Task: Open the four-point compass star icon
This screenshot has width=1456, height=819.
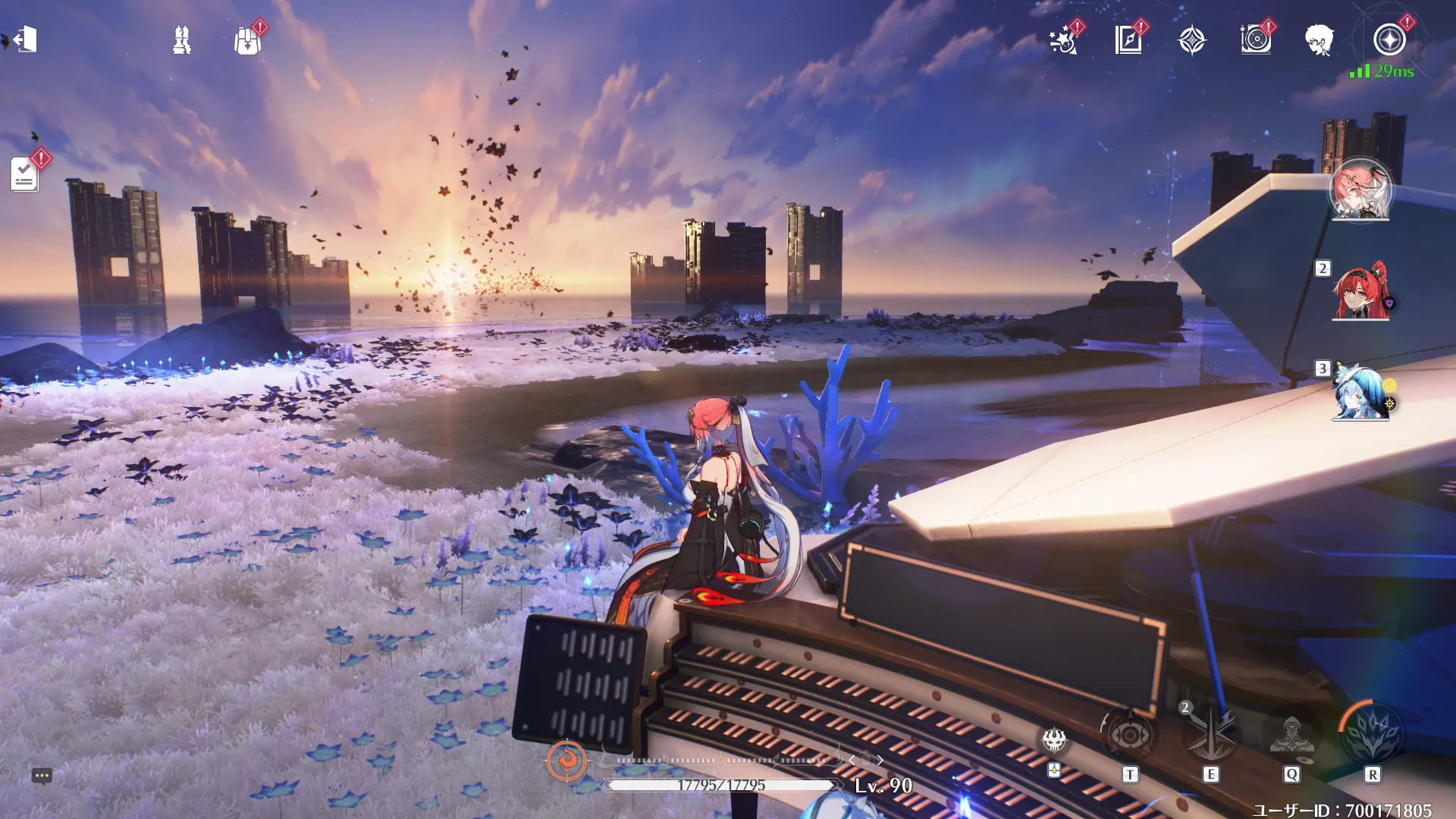Action: (1192, 40)
